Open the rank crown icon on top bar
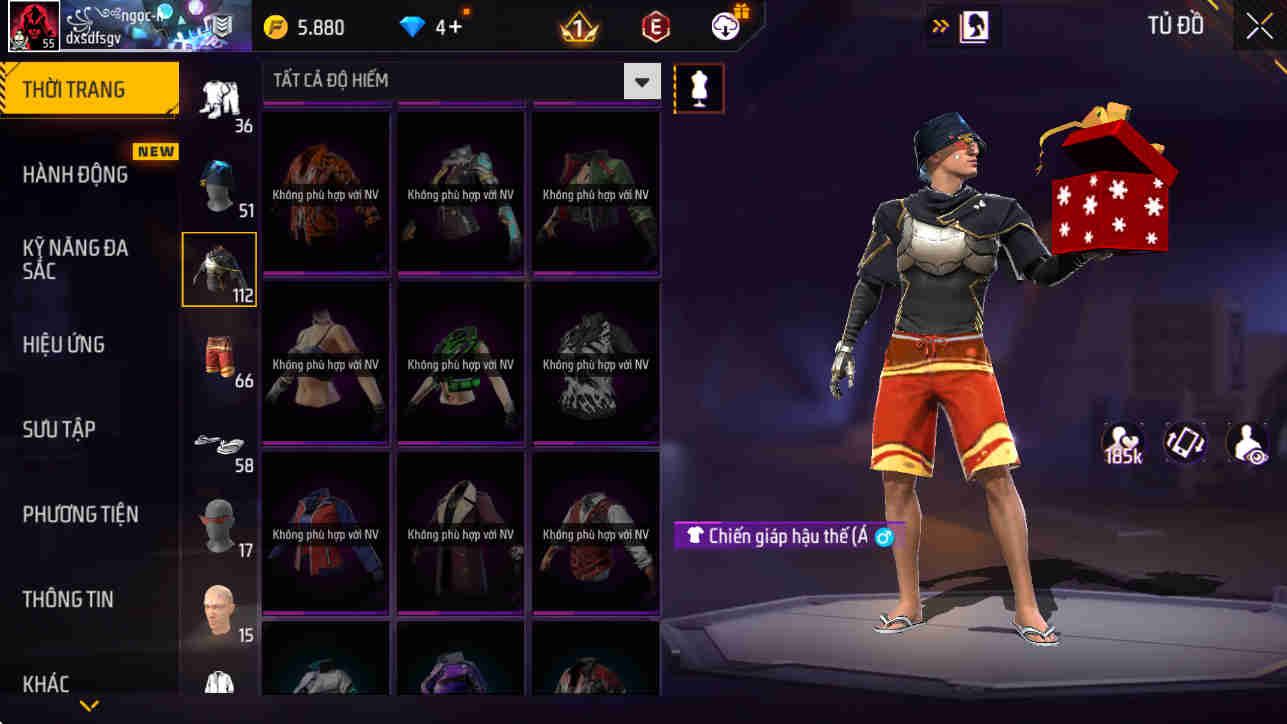This screenshot has width=1287, height=724. 578,26
